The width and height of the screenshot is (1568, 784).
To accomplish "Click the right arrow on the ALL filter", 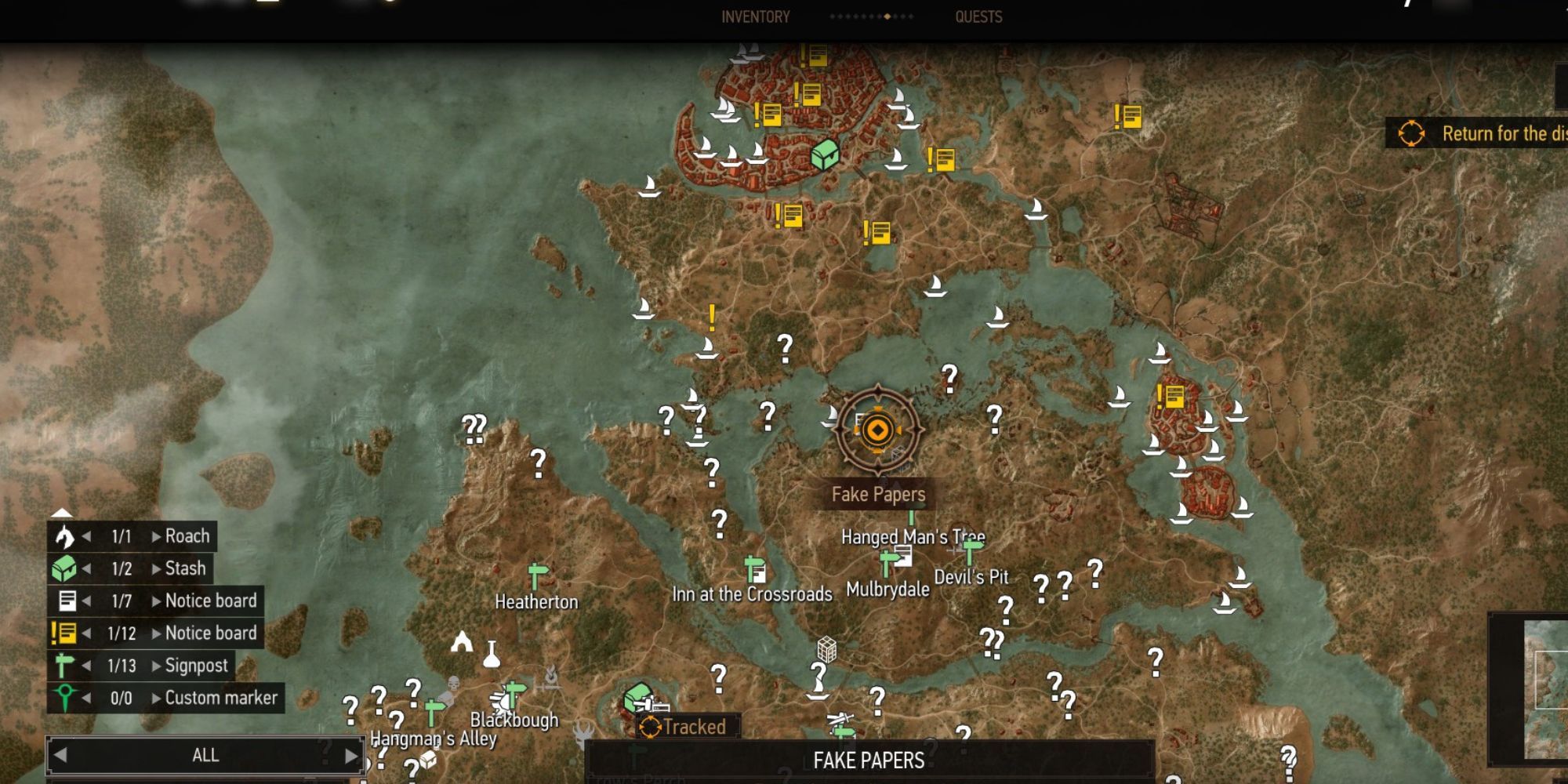I will point(351,755).
